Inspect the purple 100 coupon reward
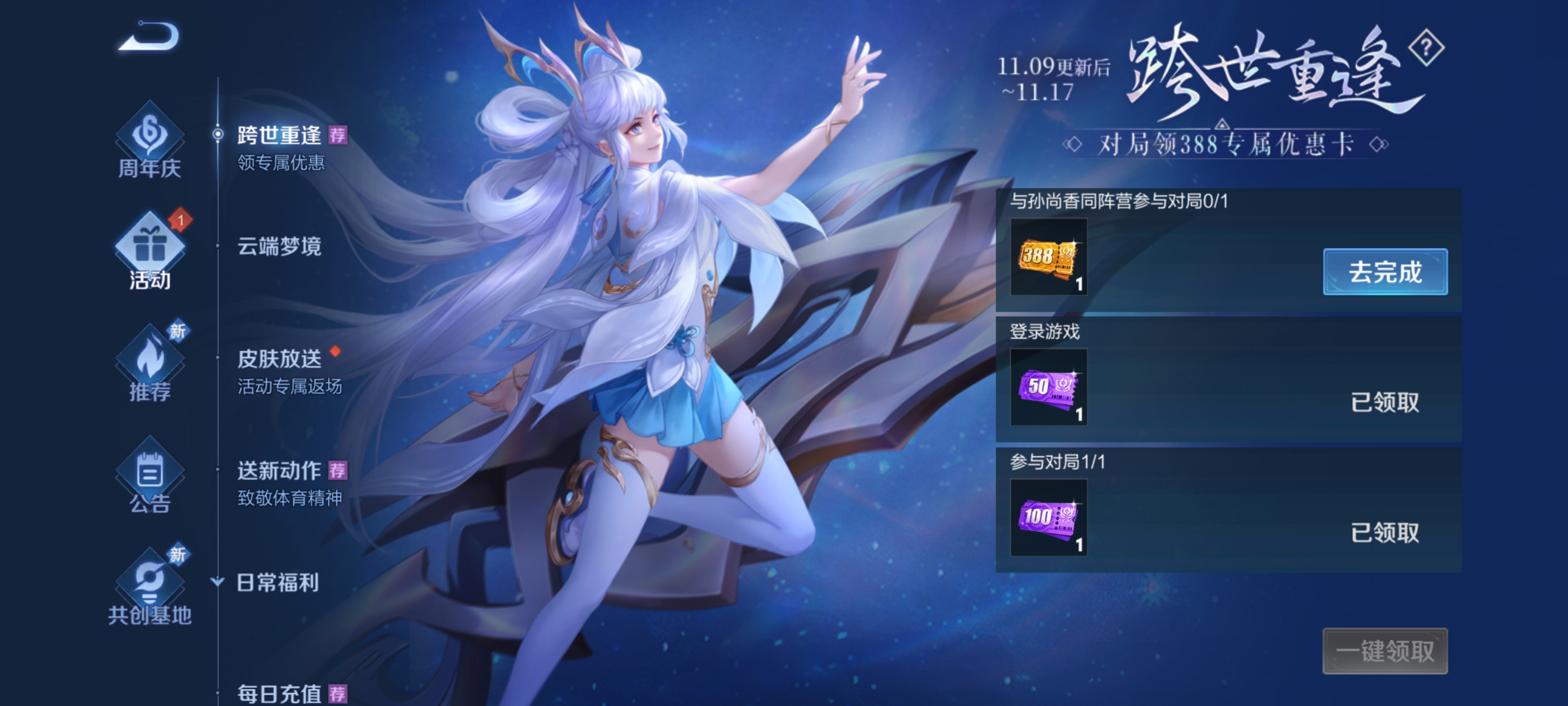 click(x=1048, y=518)
